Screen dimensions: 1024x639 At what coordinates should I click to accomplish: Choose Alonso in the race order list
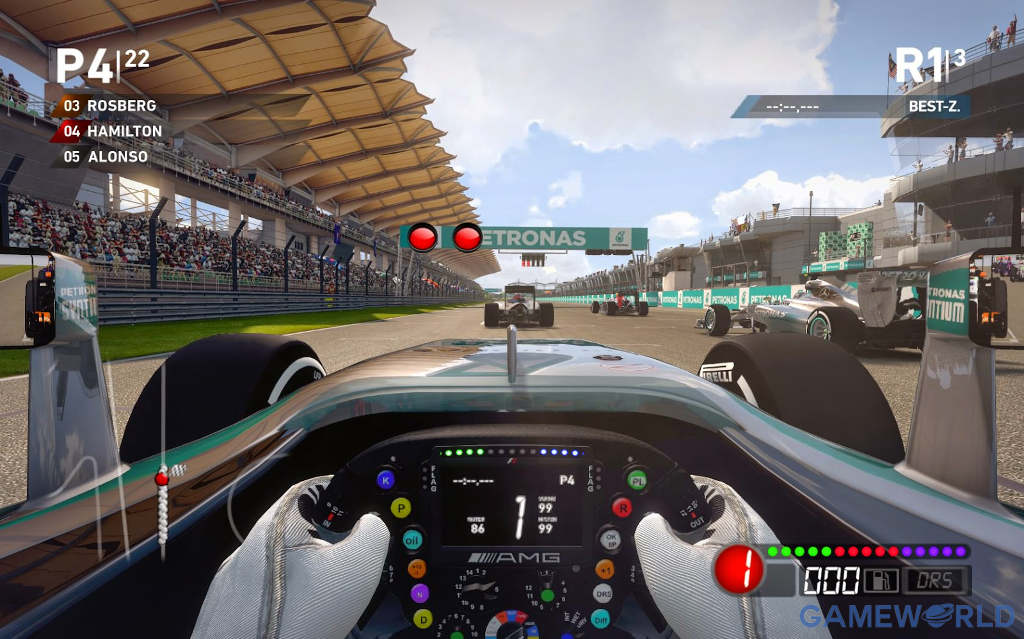(x=117, y=156)
